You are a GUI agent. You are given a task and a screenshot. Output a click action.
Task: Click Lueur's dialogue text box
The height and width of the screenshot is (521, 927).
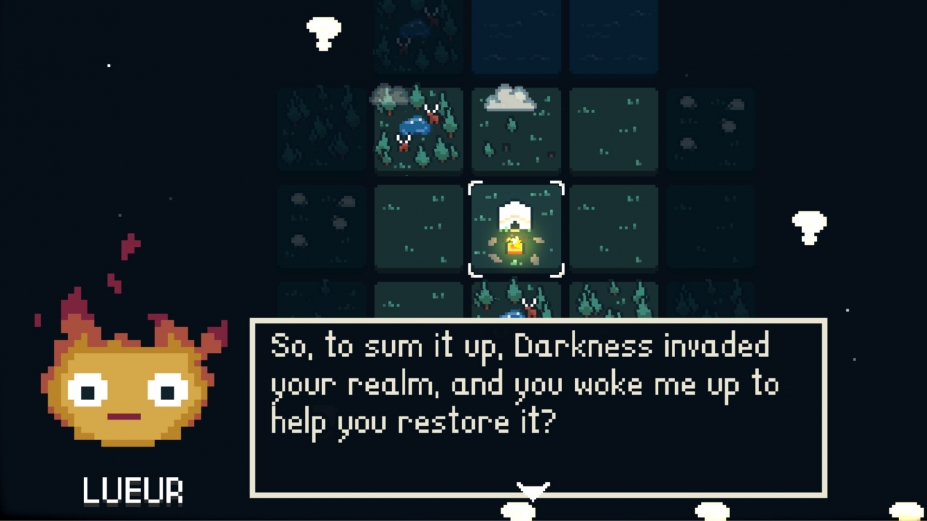(x=537, y=407)
